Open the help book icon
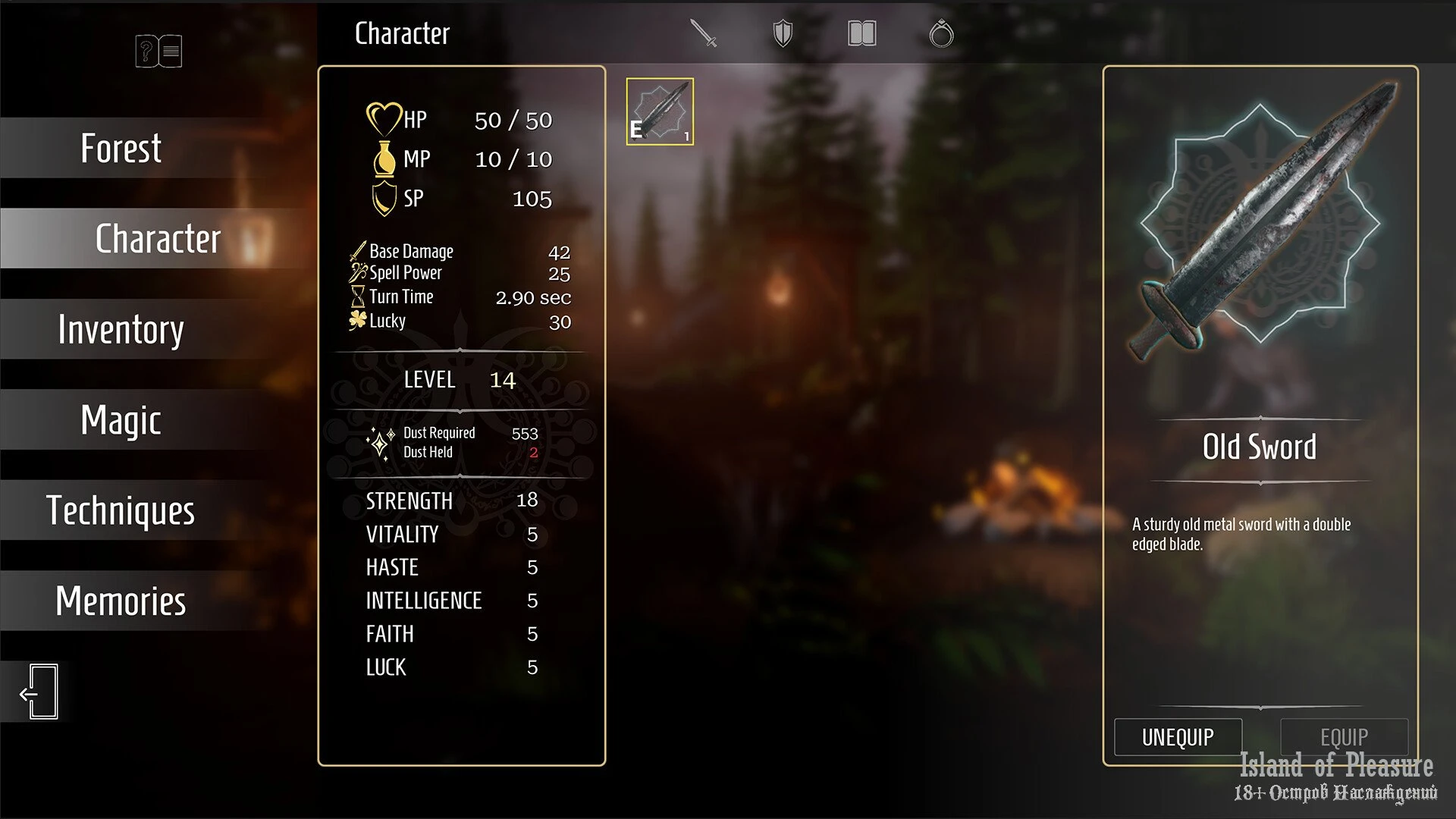 [x=158, y=51]
